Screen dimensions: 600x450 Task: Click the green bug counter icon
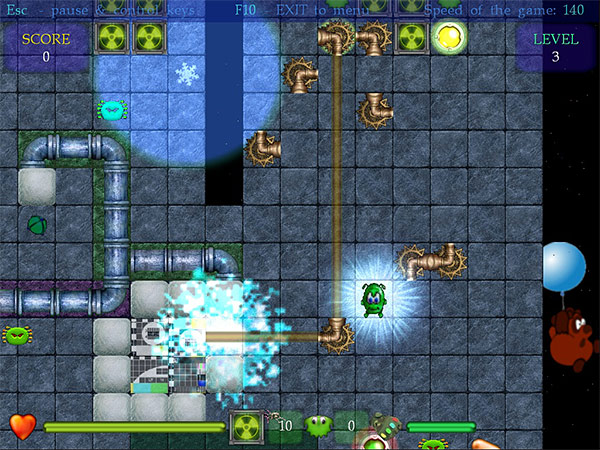click(x=319, y=426)
